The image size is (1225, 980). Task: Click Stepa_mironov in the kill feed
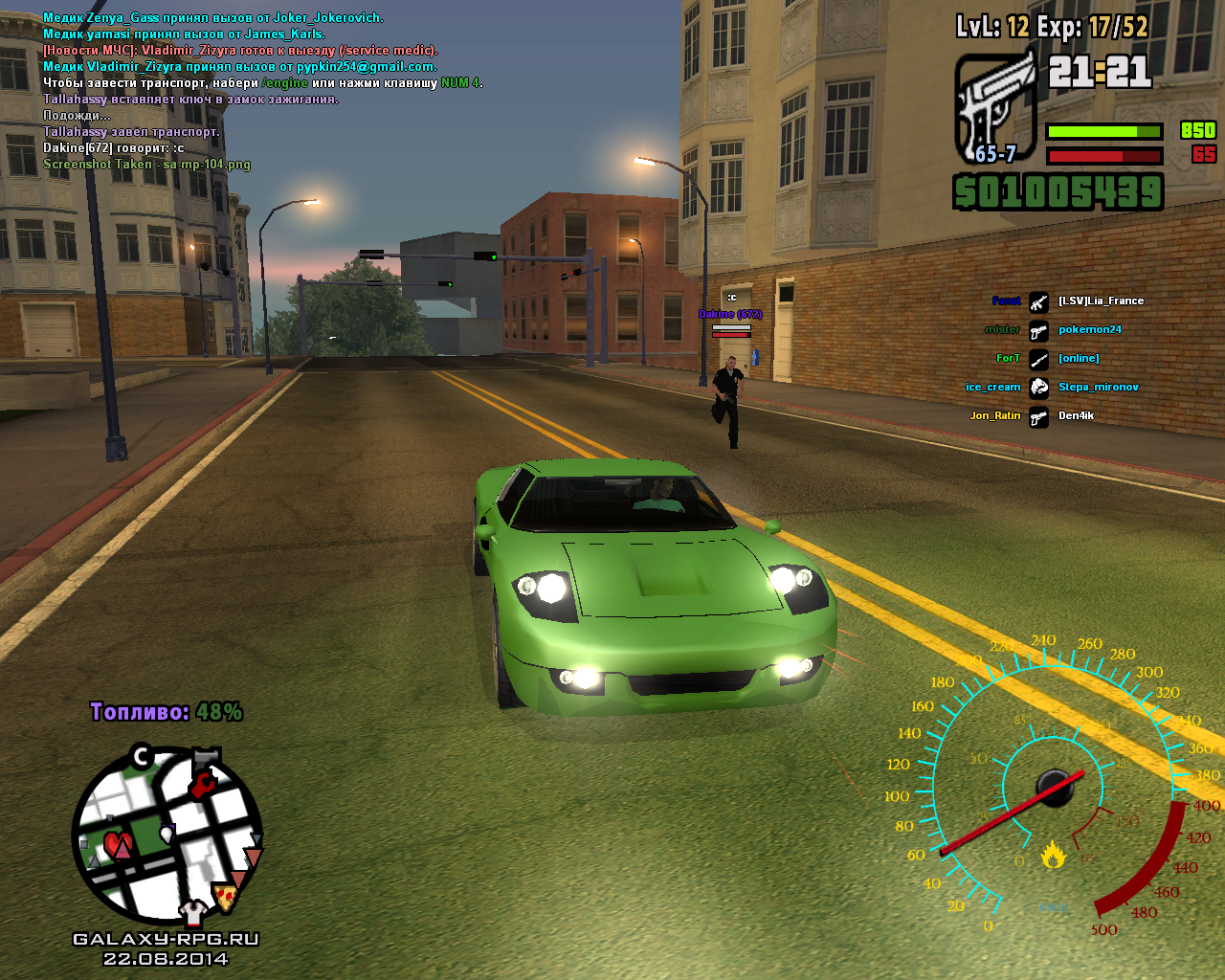point(1098,388)
